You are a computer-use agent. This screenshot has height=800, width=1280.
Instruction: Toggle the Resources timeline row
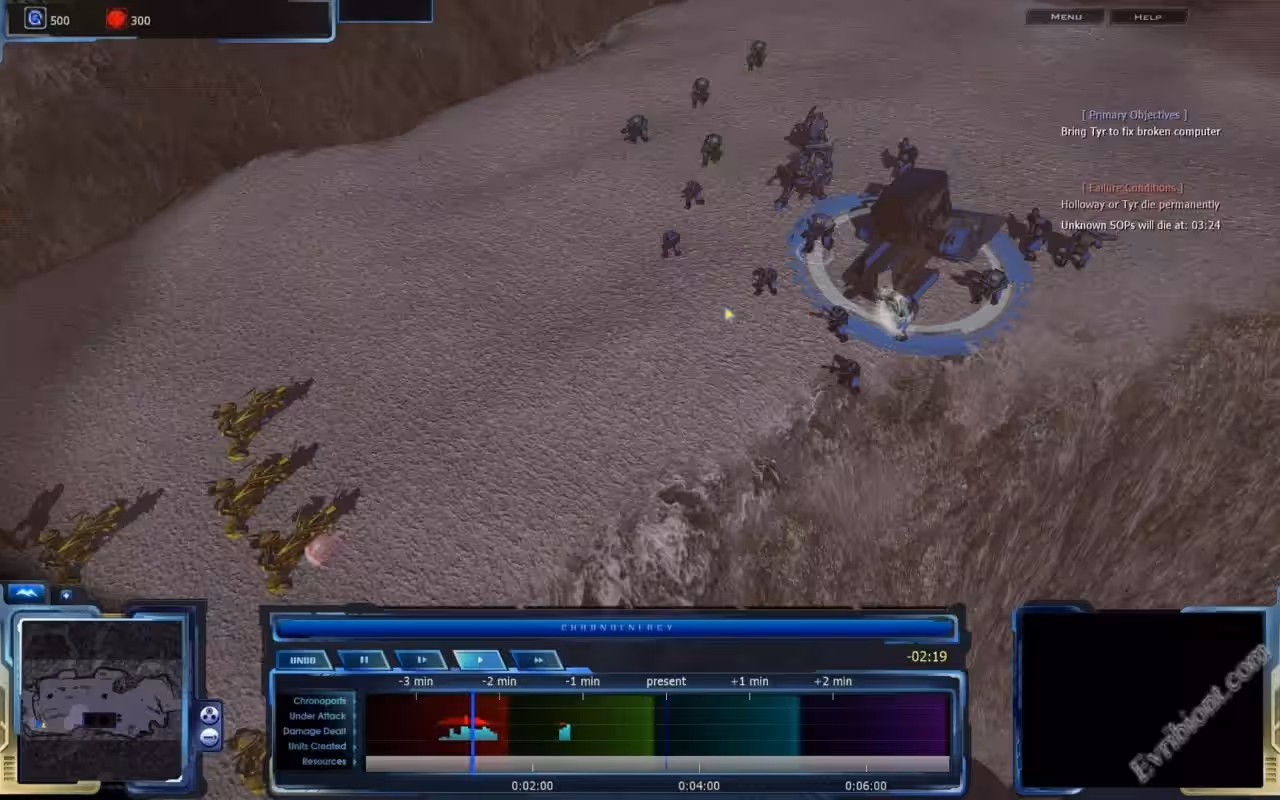coord(324,761)
